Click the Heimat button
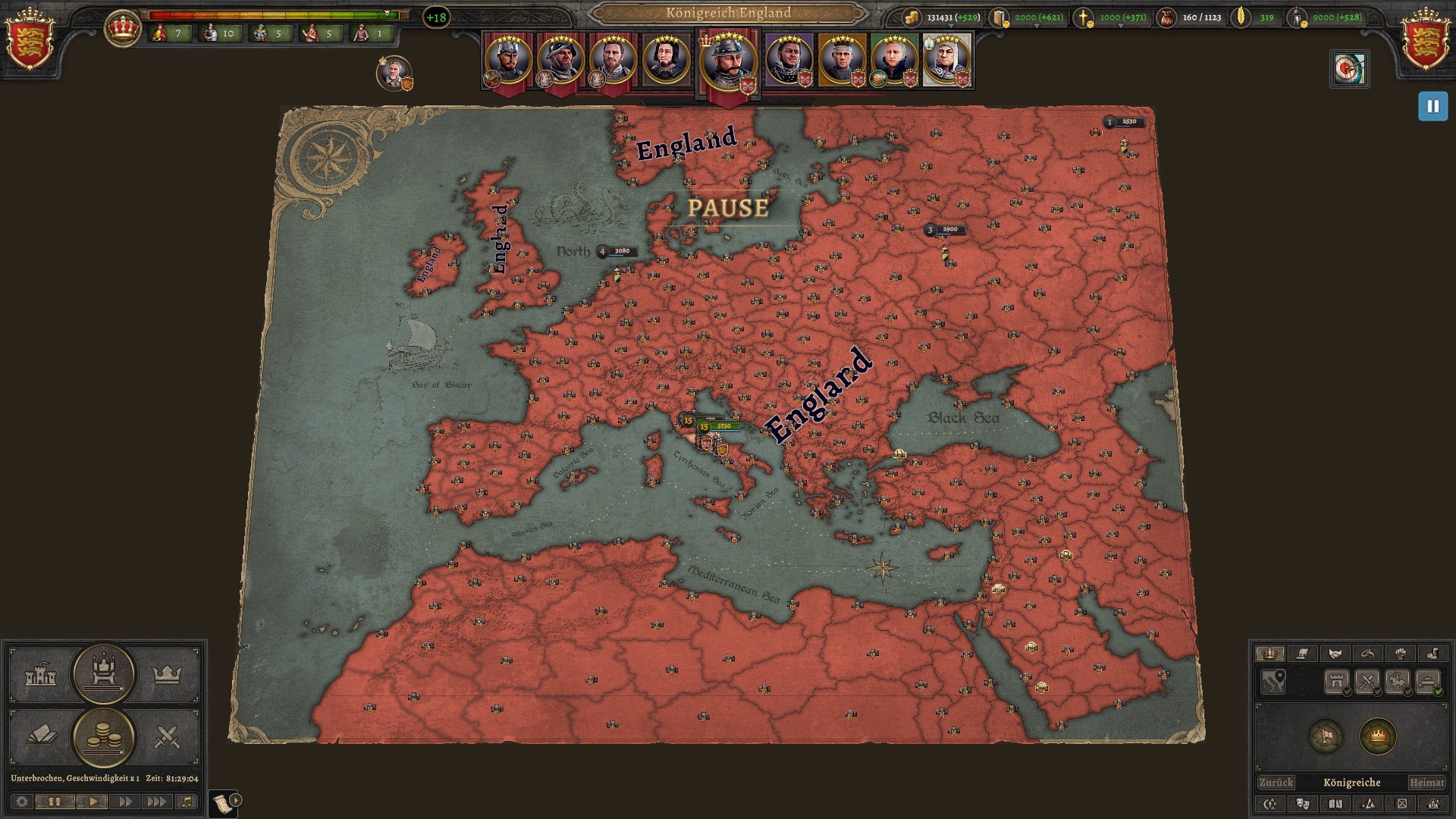 (1426, 783)
